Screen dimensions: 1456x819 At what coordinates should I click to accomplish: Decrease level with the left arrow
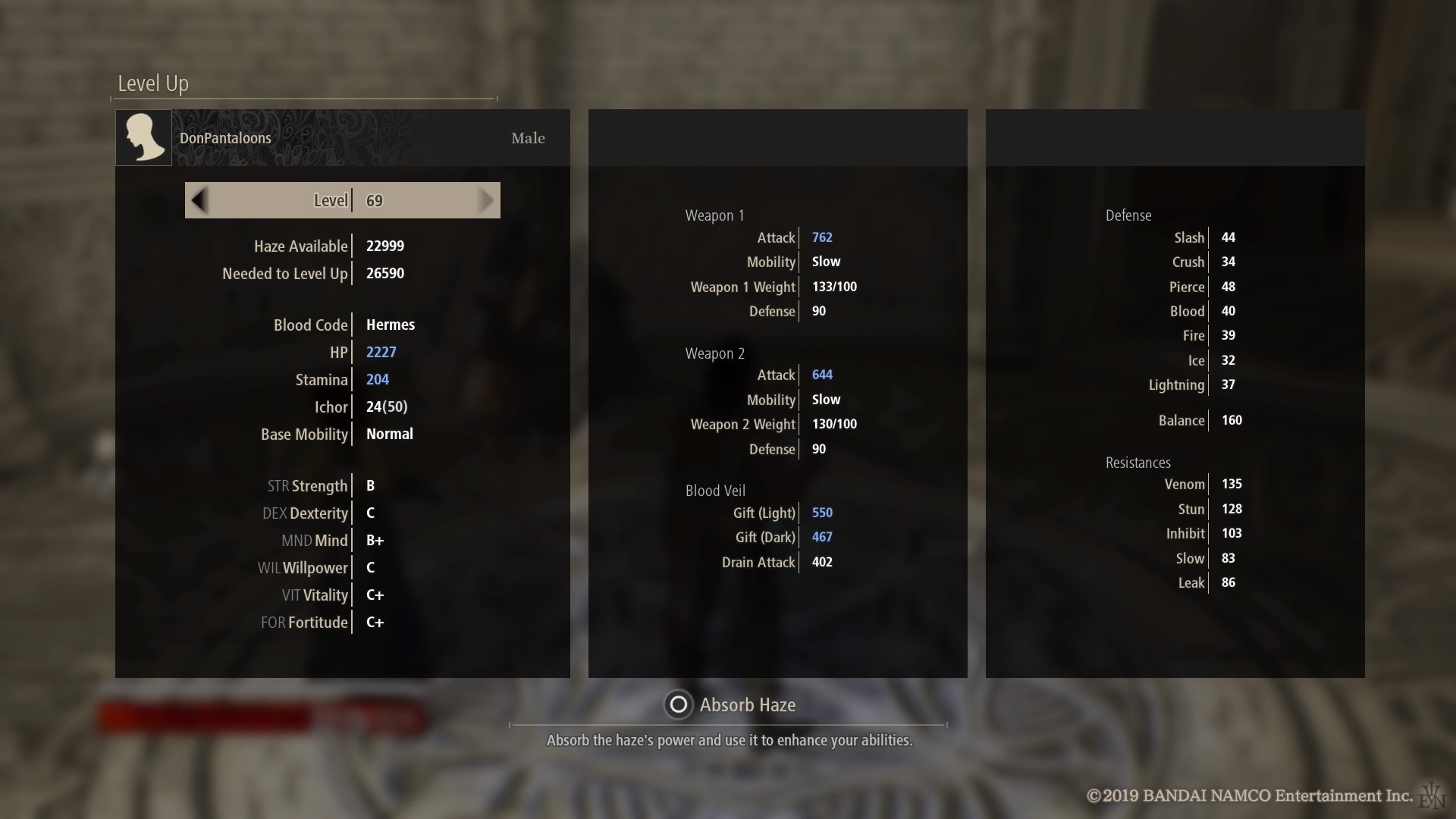tap(199, 200)
